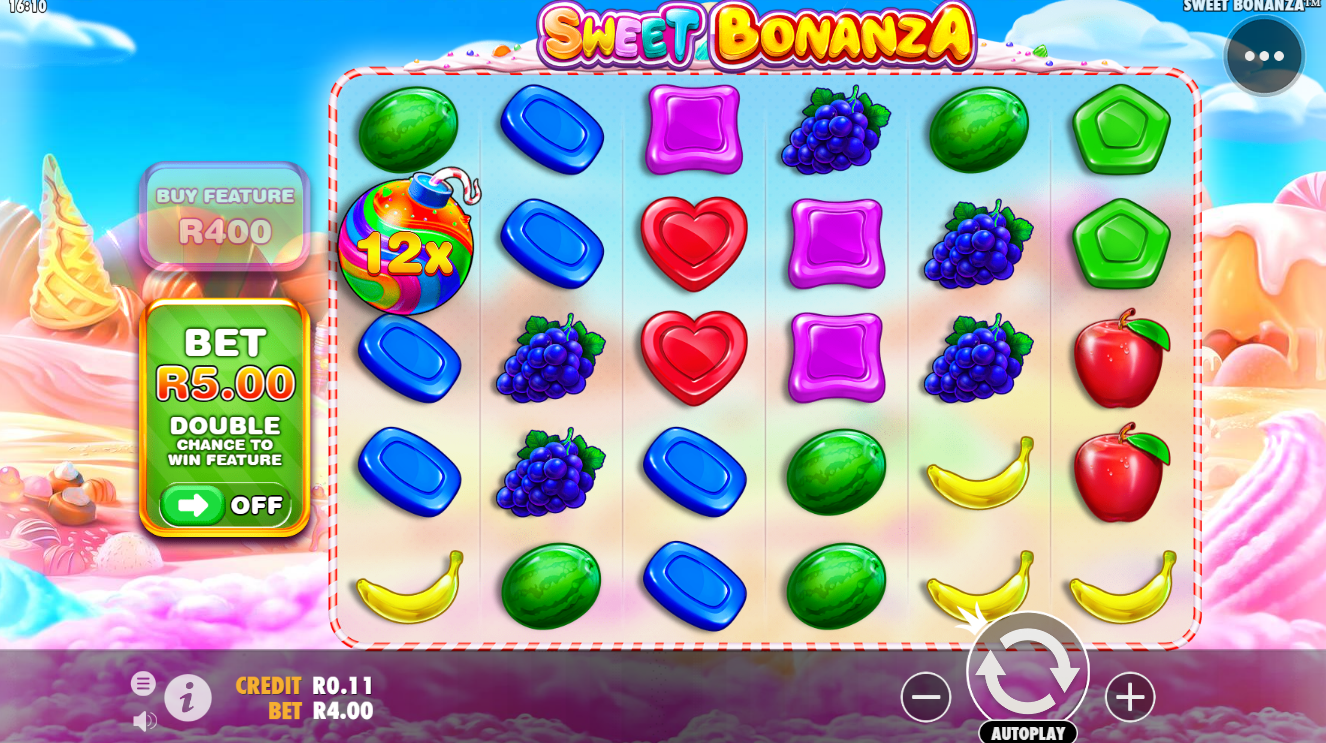Spin the reels with the circular arrows button
1326x743 pixels.
[x=1027, y=672]
